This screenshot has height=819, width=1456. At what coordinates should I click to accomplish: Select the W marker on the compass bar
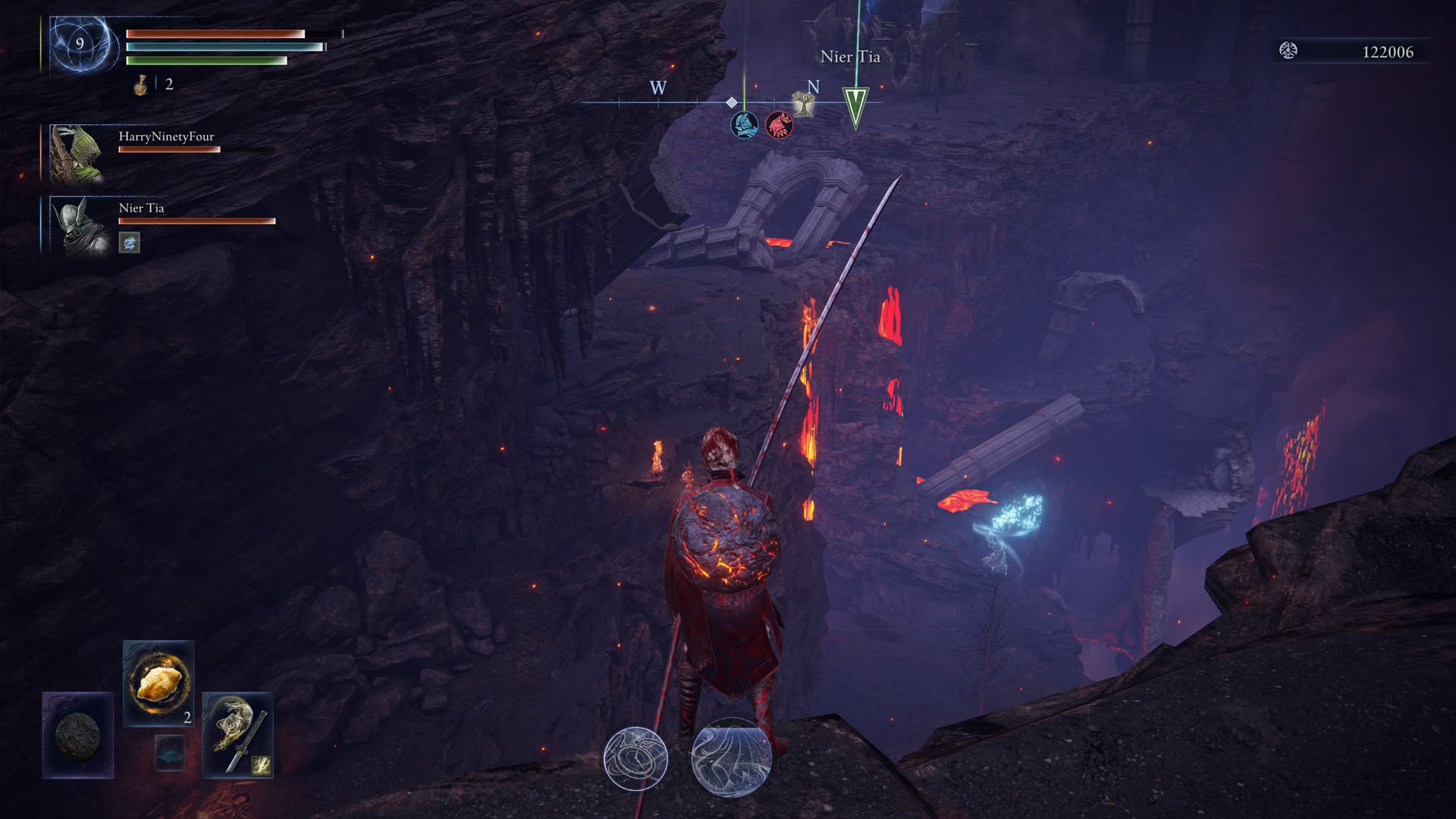click(x=657, y=89)
